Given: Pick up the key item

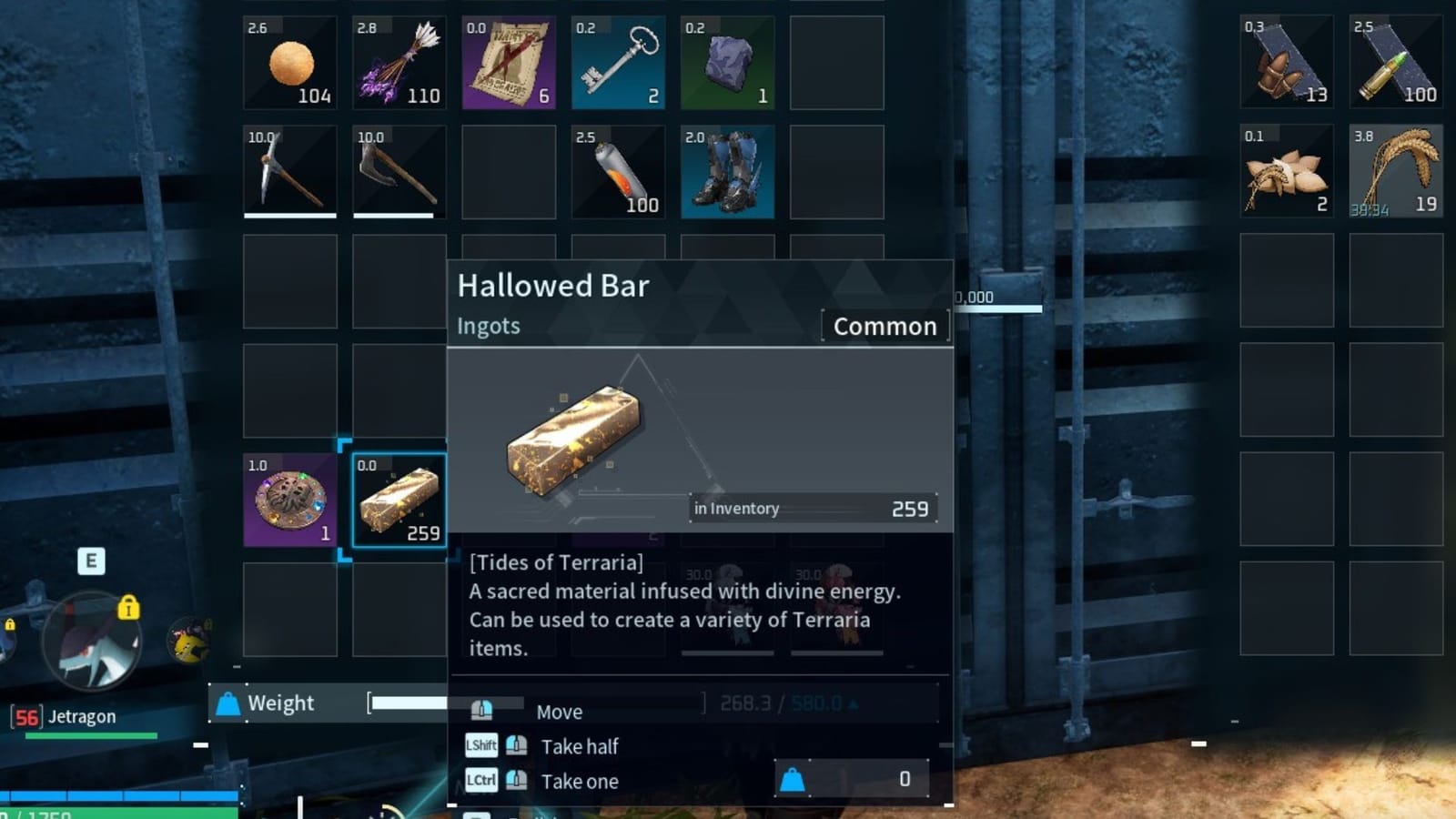Looking at the screenshot, I should coord(617,62).
